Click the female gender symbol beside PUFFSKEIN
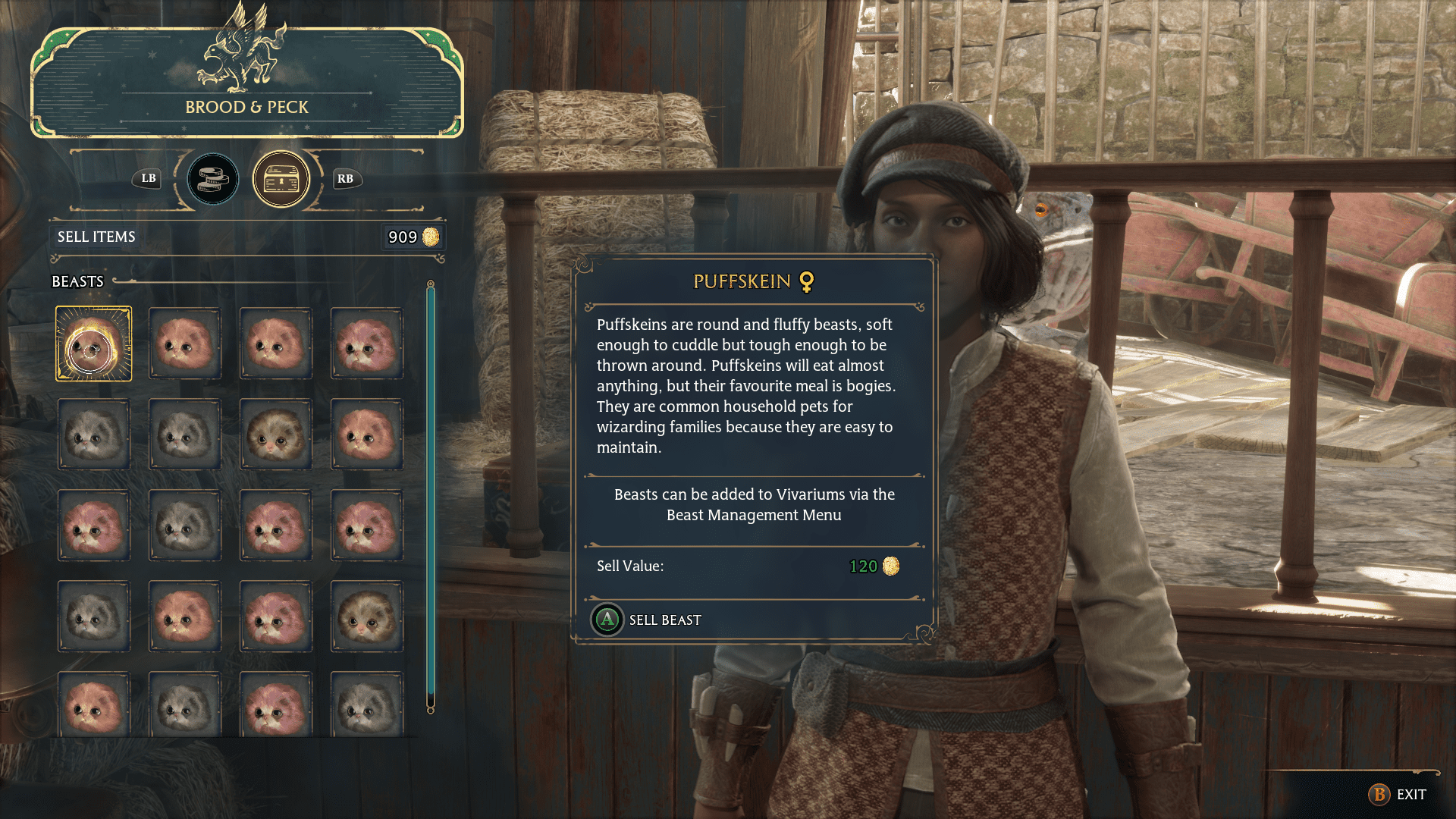 pyautogui.click(x=807, y=282)
